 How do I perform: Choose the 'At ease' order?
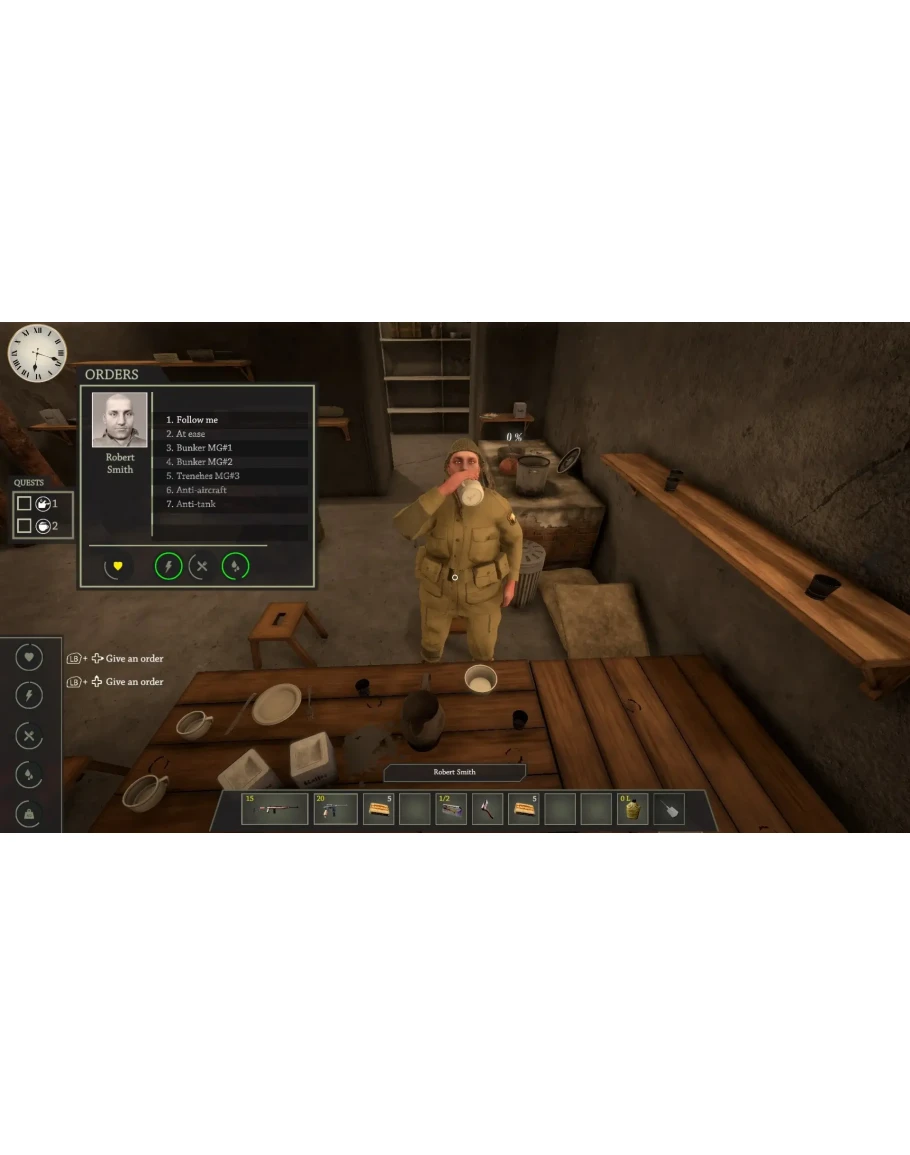(x=191, y=434)
